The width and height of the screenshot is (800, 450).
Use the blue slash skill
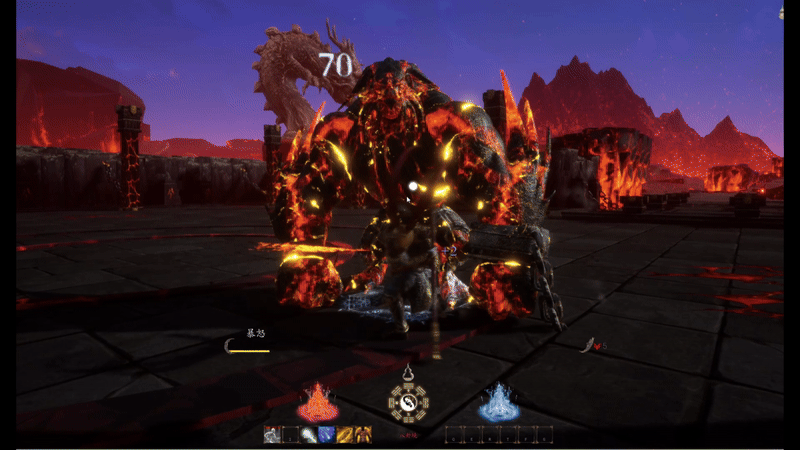[327, 434]
